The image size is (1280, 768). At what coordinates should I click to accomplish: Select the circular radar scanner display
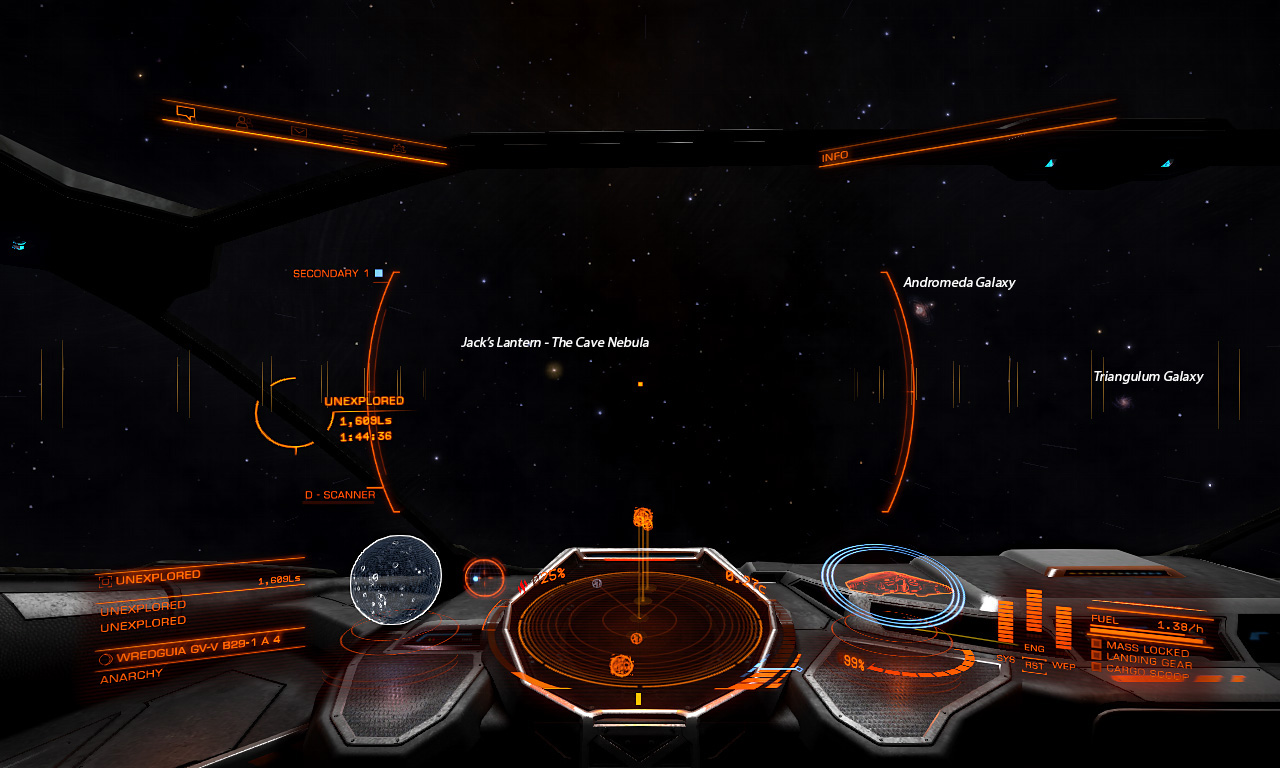click(x=636, y=624)
